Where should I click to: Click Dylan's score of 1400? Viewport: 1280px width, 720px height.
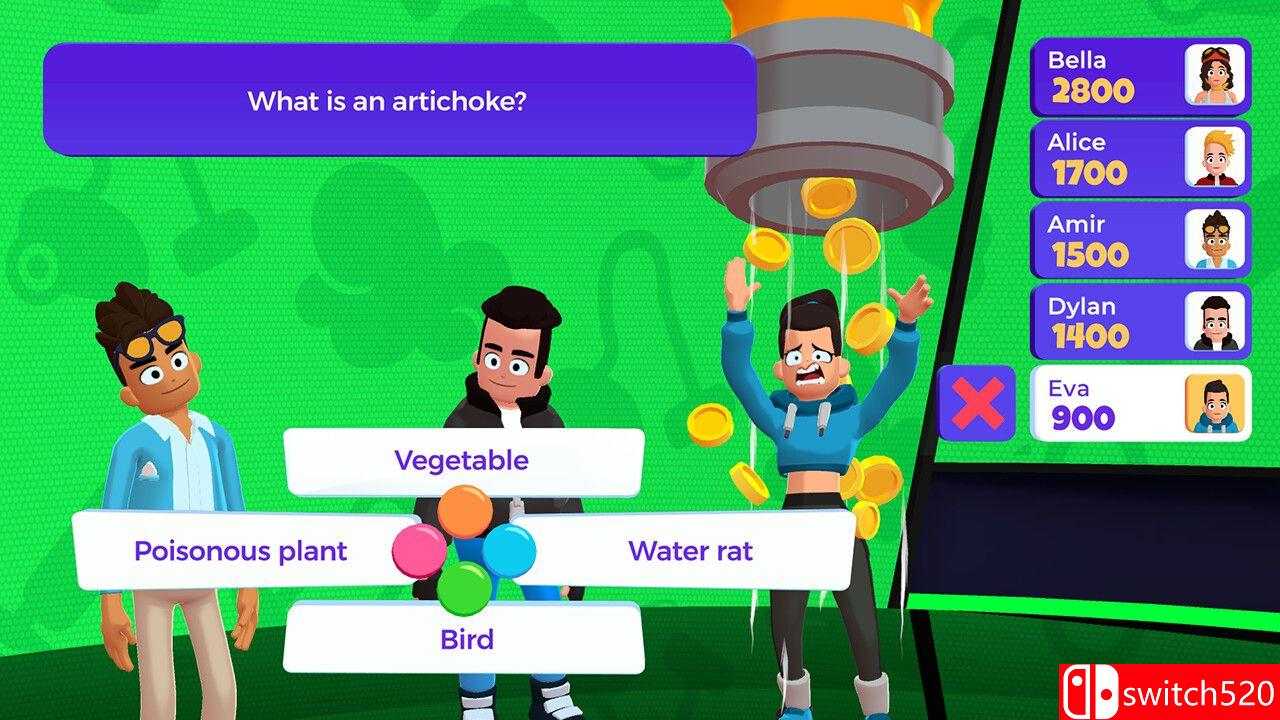pyautogui.click(x=1092, y=337)
